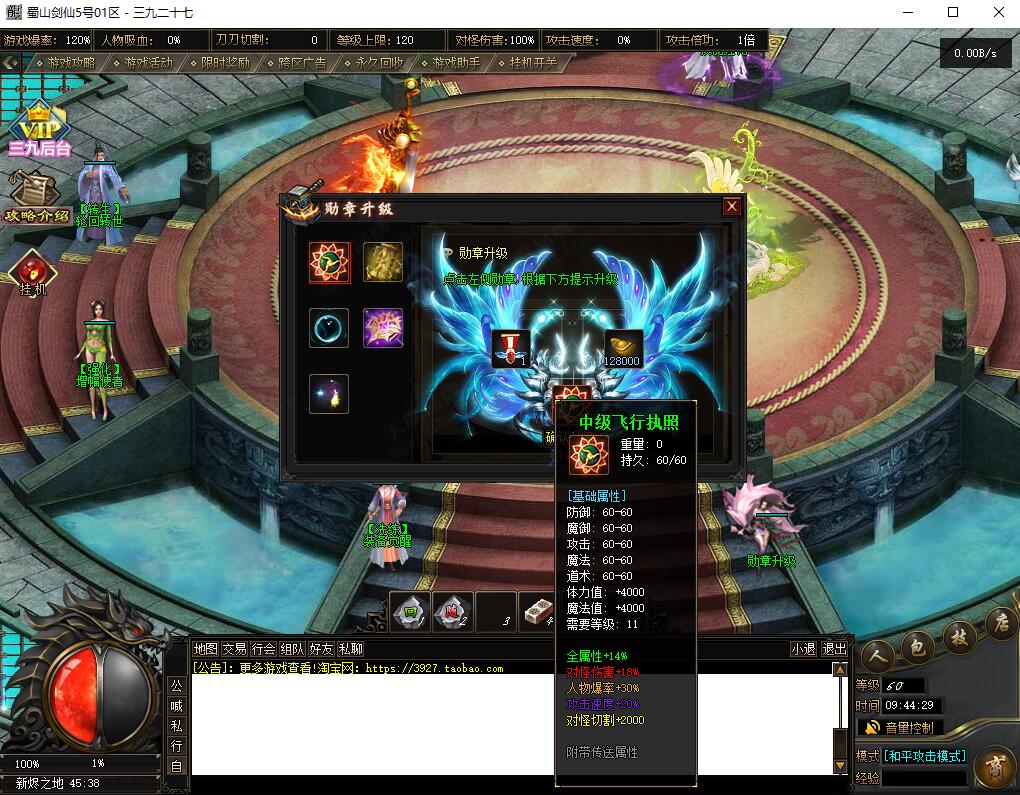Select the red sunburst medal icon
1020x795 pixels.
click(x=329, y=263)
